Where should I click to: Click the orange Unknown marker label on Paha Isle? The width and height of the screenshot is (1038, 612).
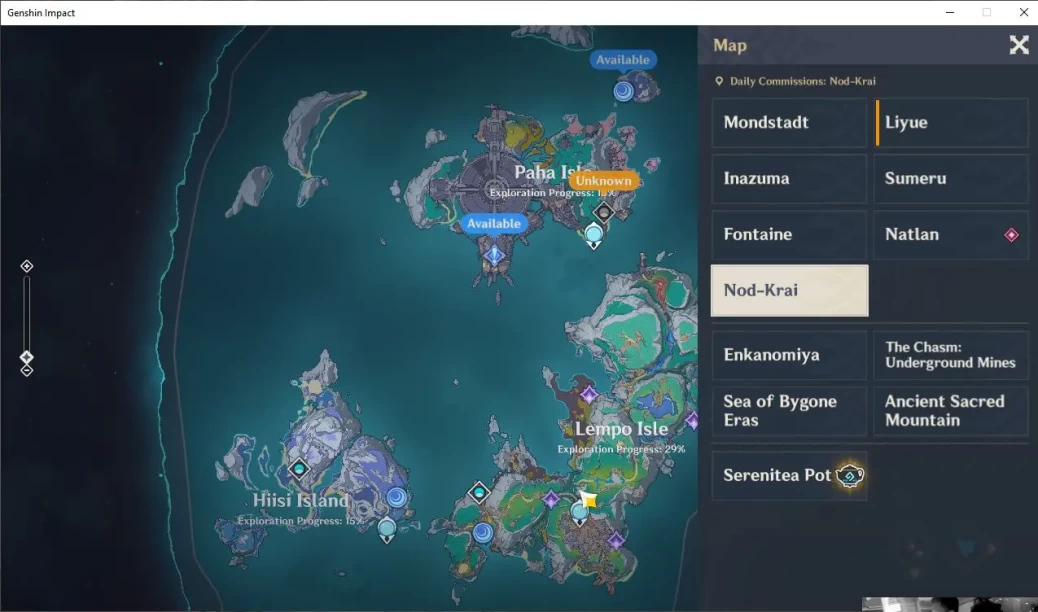click(x=603, y=181)
